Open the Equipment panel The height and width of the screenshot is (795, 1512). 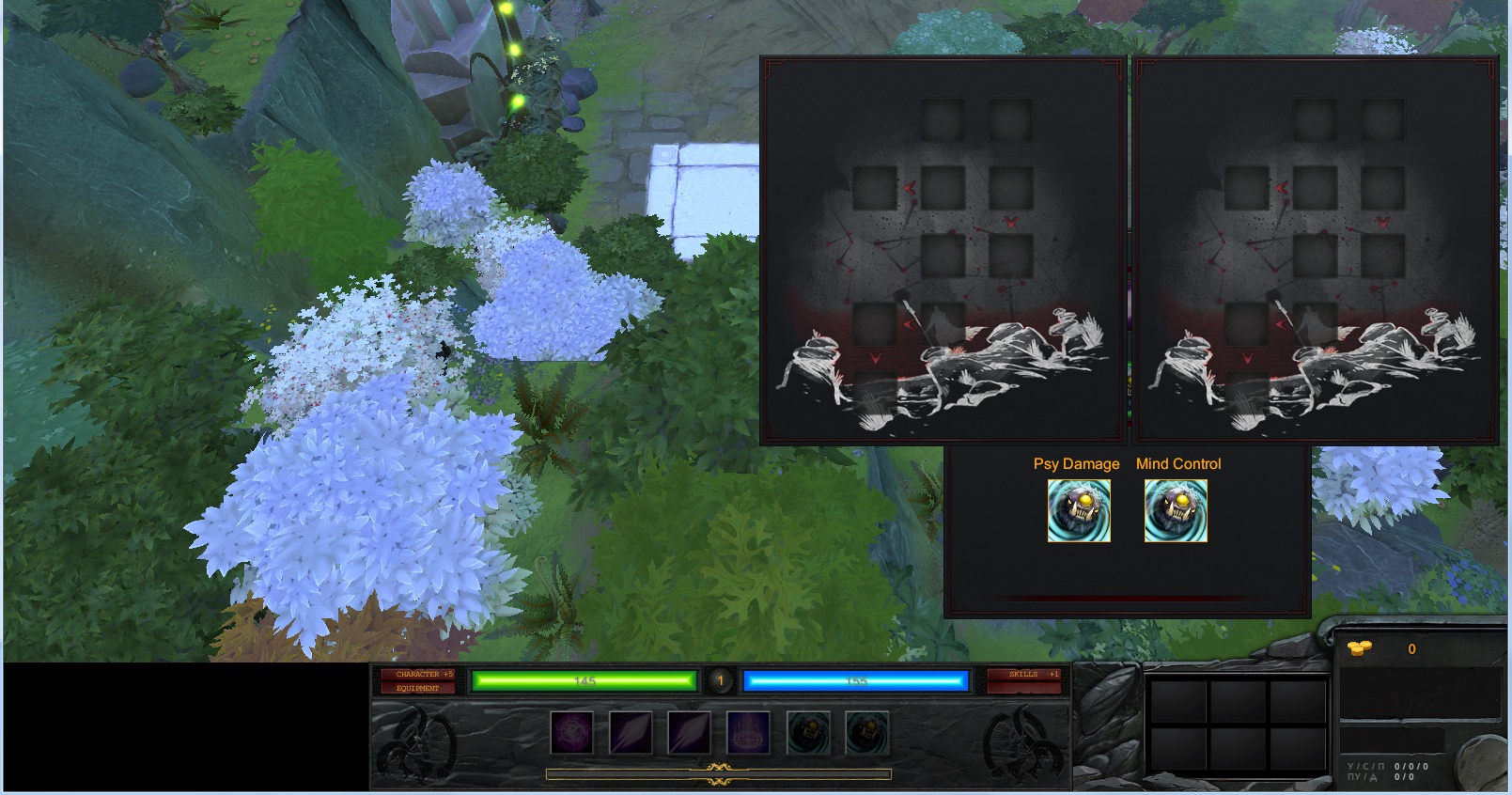(x=417, y=688)
